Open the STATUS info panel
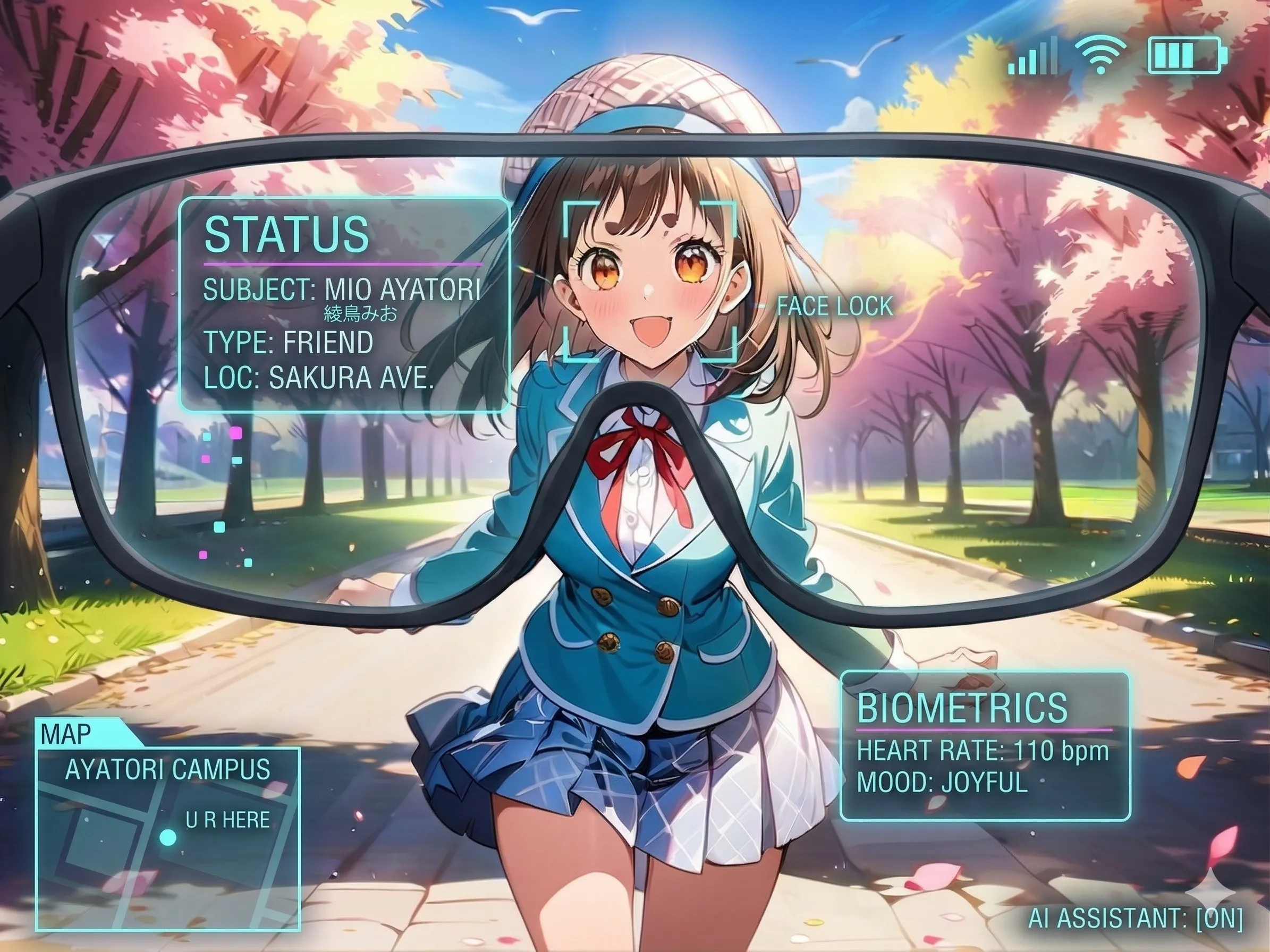1270x952 pixels. click(x=344, y=305)
